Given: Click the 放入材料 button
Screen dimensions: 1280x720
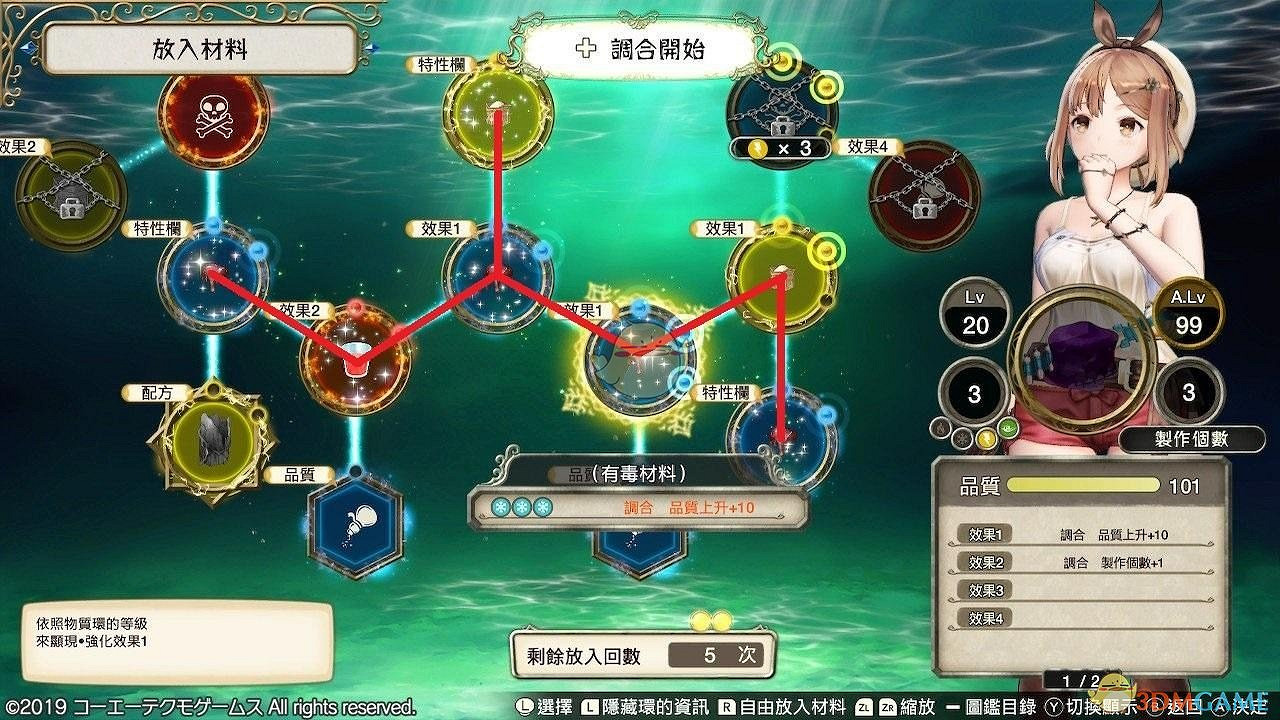Looking at the screenshot, I should (x=200, y=45).
